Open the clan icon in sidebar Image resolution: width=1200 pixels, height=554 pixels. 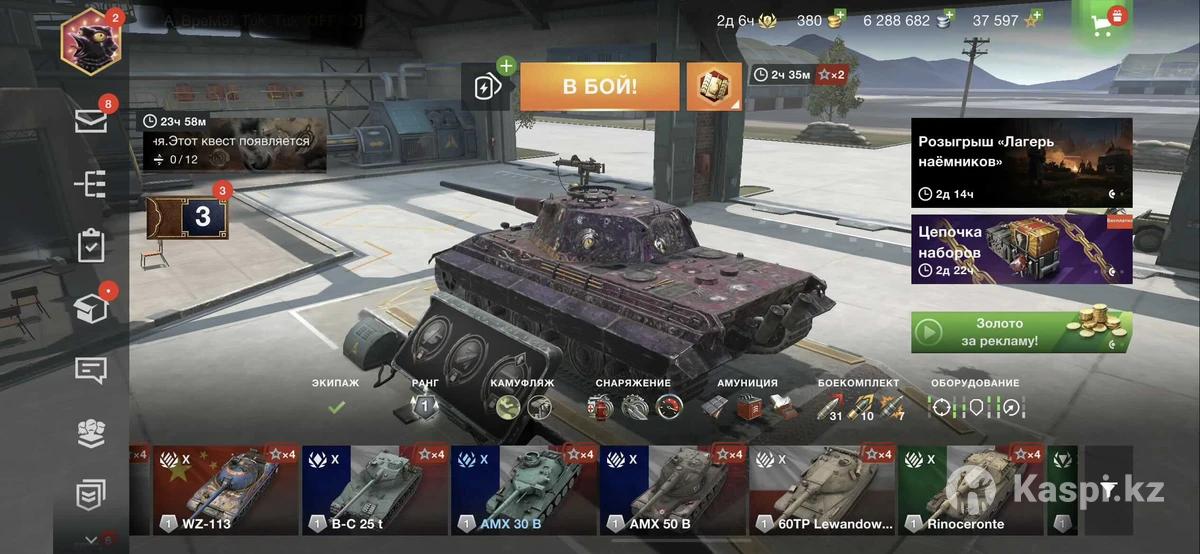click(x=91, y=432)
